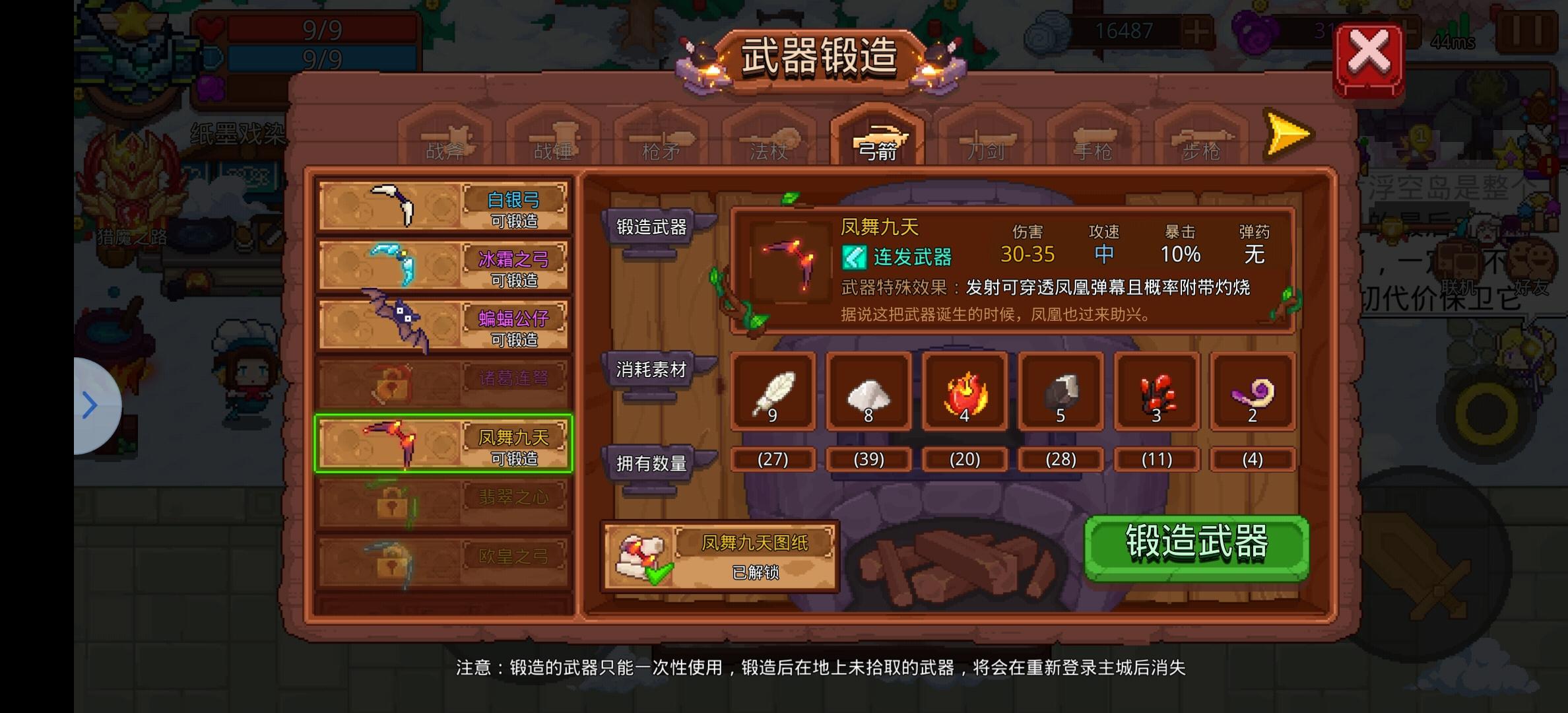Click the 连发武器 weapon type icon
Screen dimensions: 1568x713
coord(856,257)
